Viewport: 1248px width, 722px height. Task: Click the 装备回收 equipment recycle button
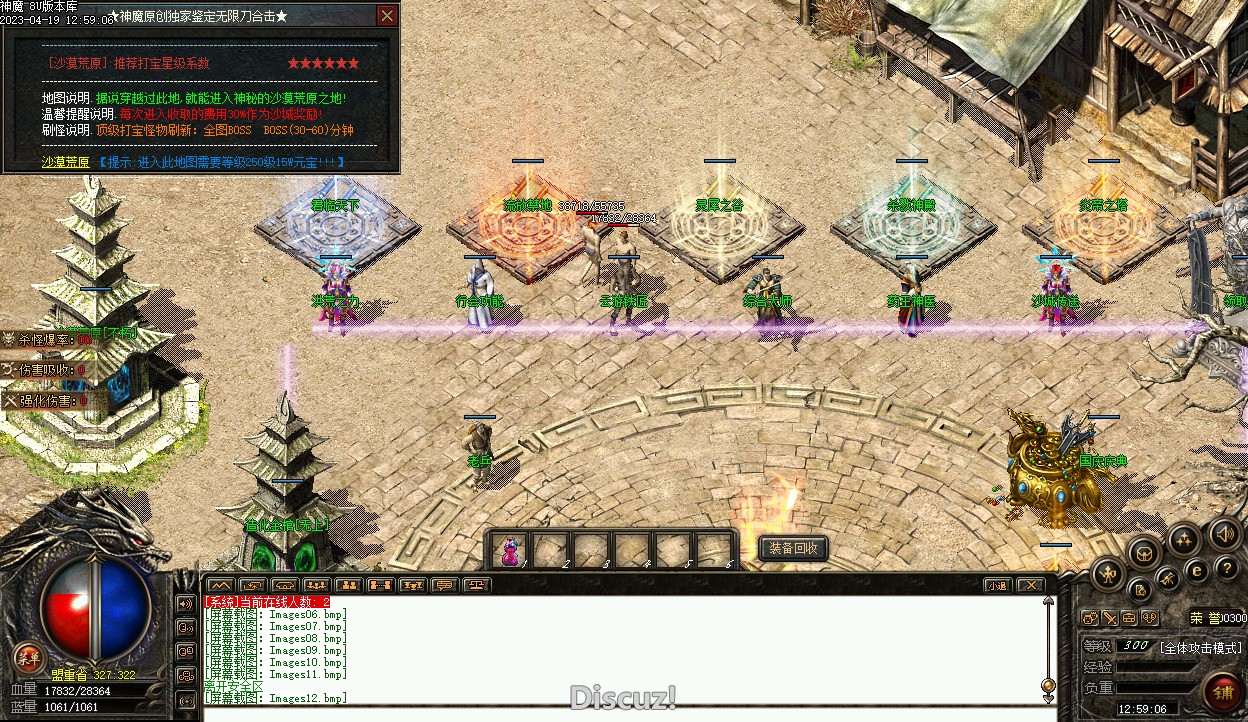click(x=793, y=548)
